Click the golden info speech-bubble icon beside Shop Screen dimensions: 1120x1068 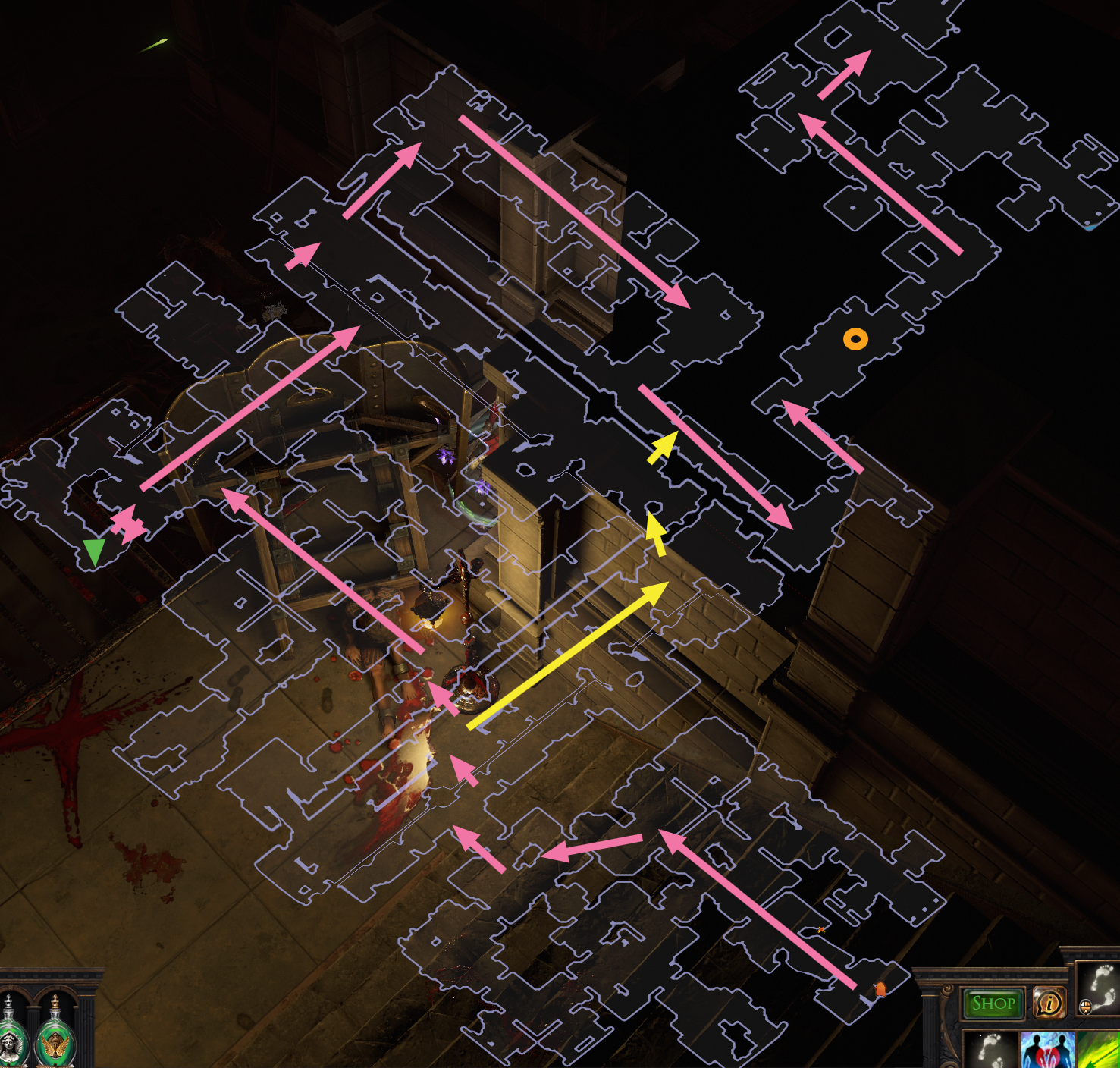(x=1050, y=1003)
